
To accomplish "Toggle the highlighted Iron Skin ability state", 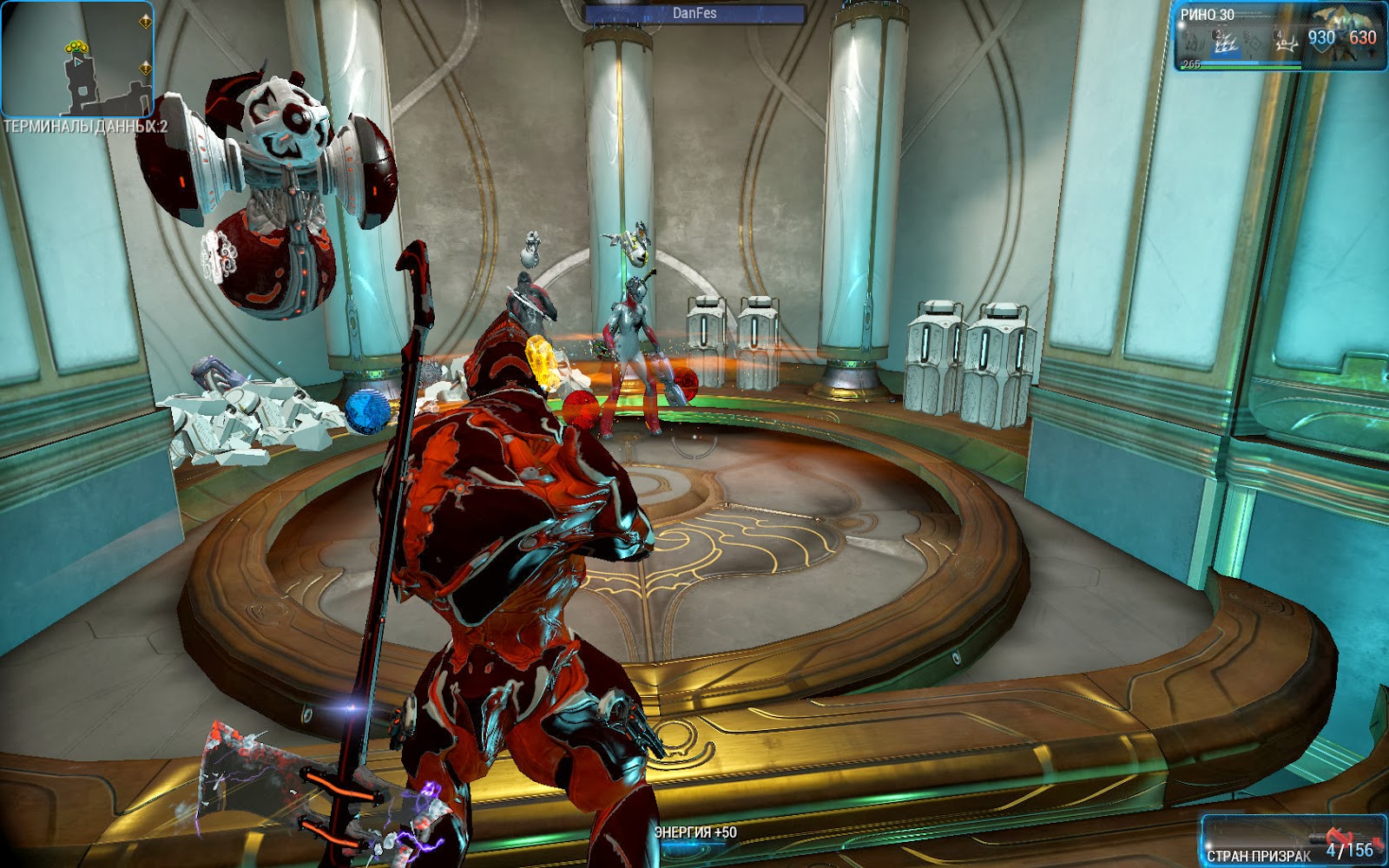I will point(1226,41).
